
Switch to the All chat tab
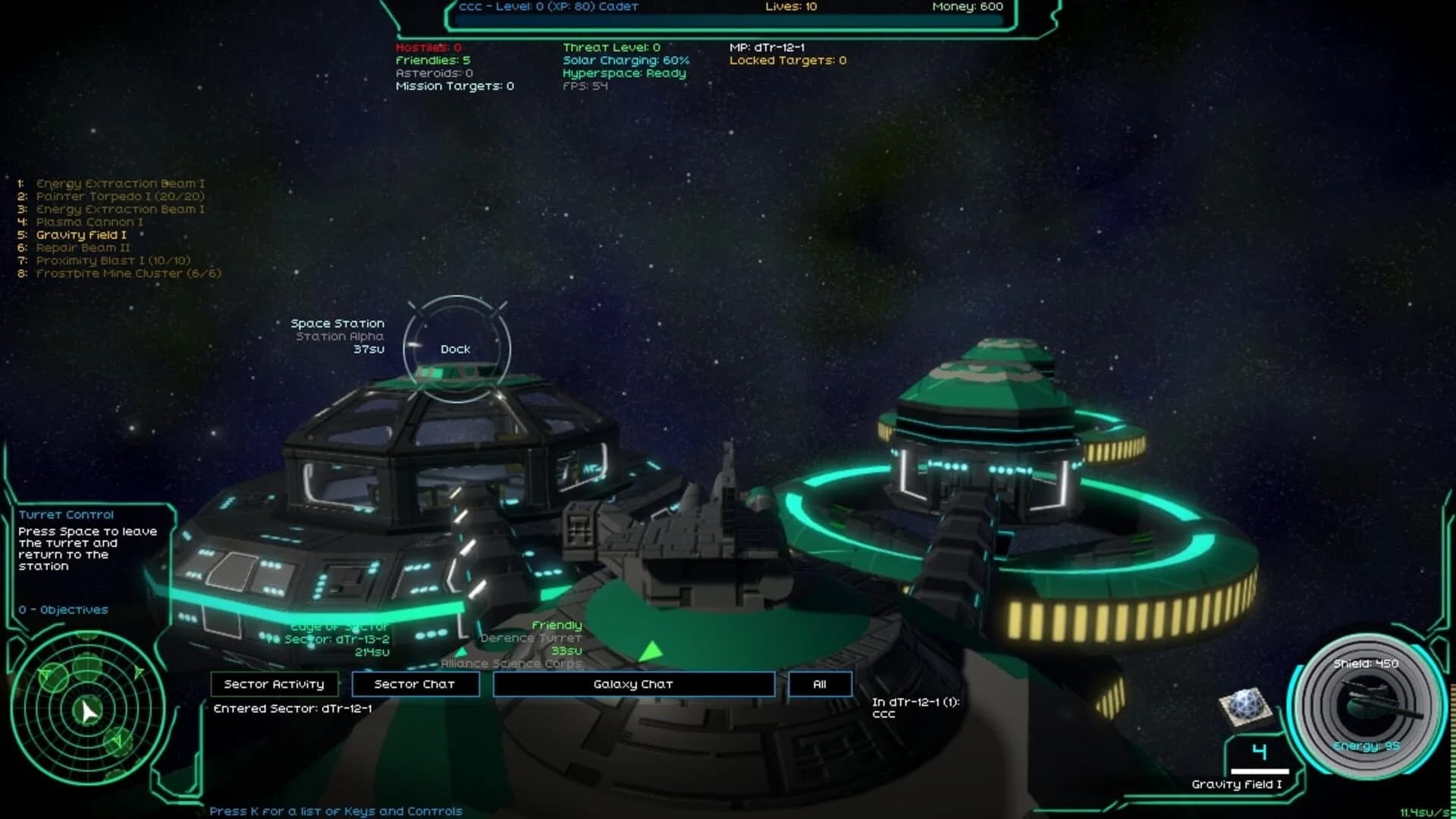[820, 683]
